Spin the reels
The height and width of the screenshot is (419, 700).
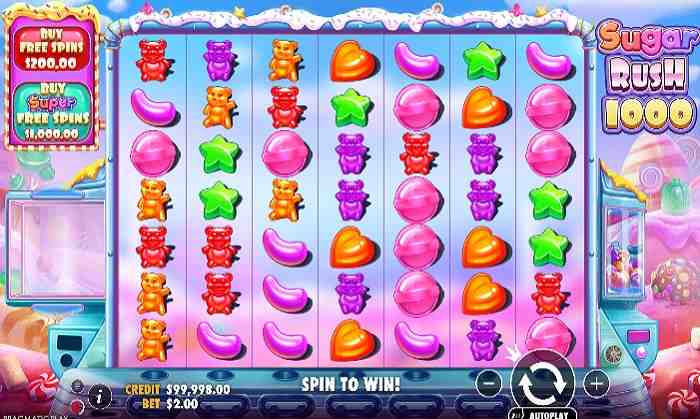click(x=541, y=381)
